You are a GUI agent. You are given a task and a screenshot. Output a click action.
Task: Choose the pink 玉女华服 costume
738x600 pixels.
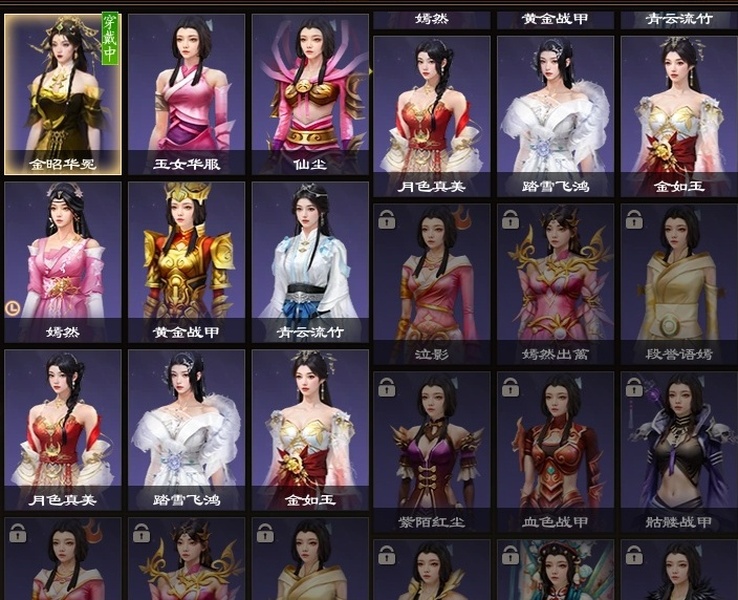[x=187, y=93]
